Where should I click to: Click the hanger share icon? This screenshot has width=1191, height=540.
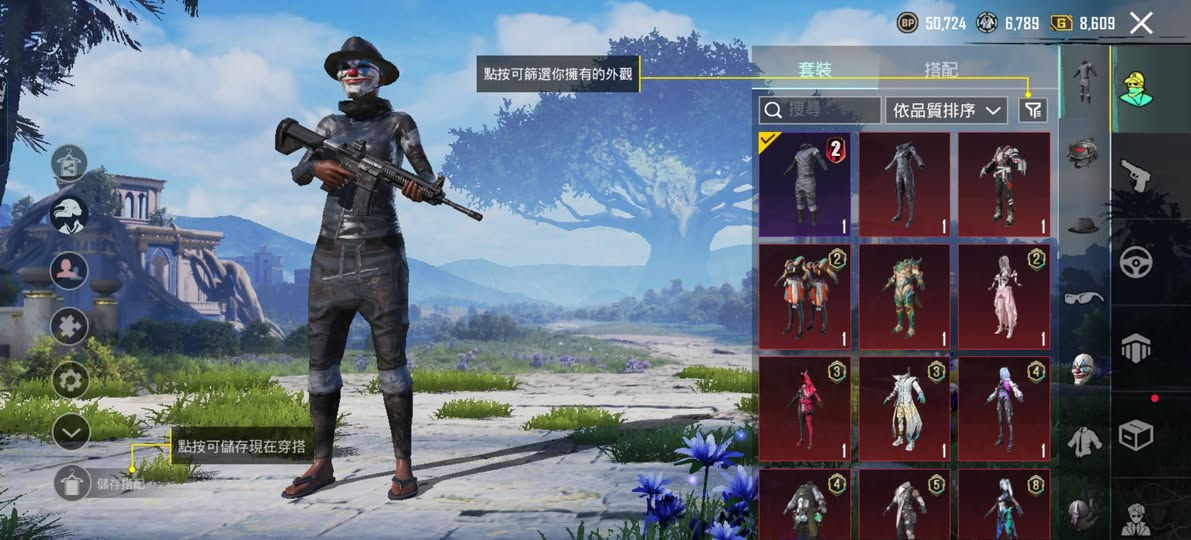(70, 163)
